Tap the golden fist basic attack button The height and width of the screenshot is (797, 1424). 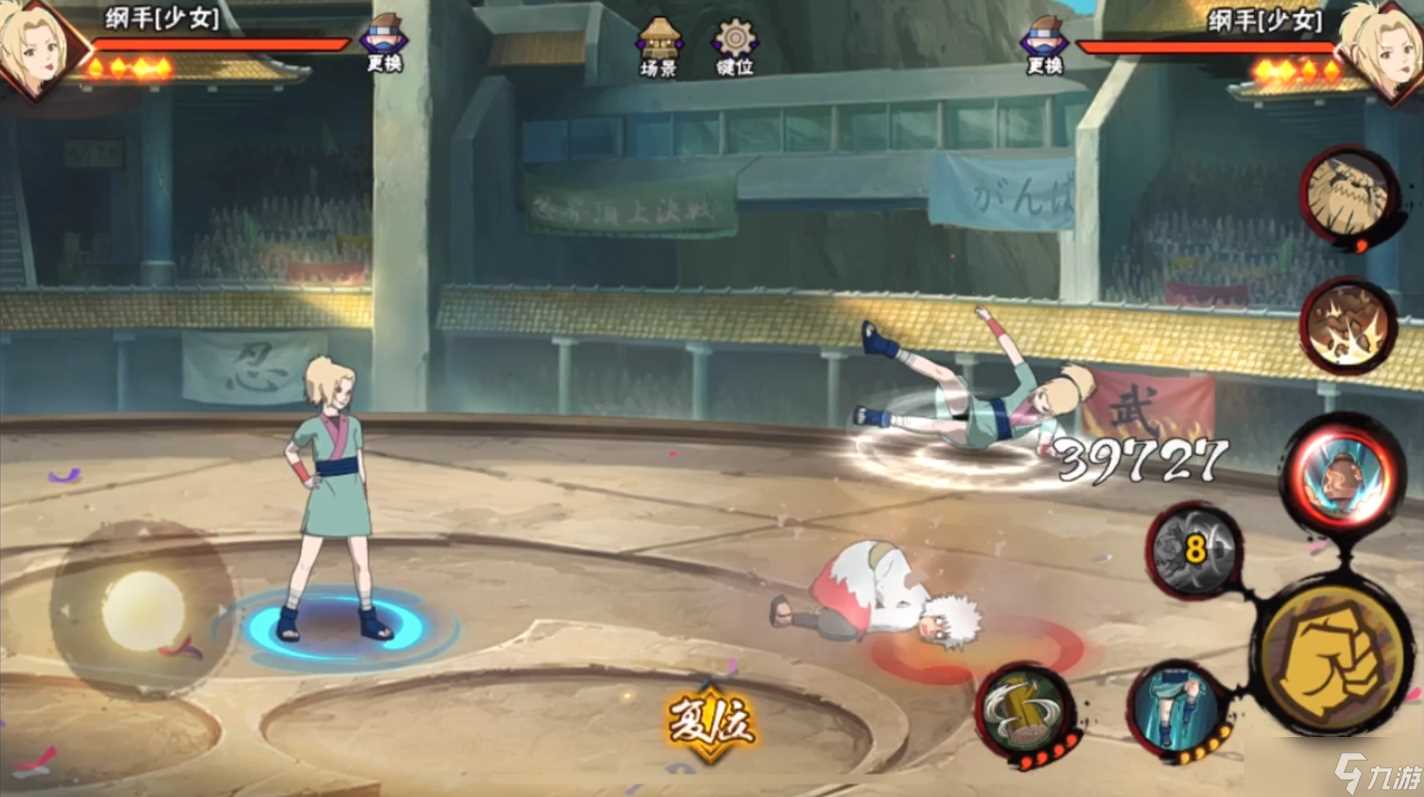pos(1332,657)
